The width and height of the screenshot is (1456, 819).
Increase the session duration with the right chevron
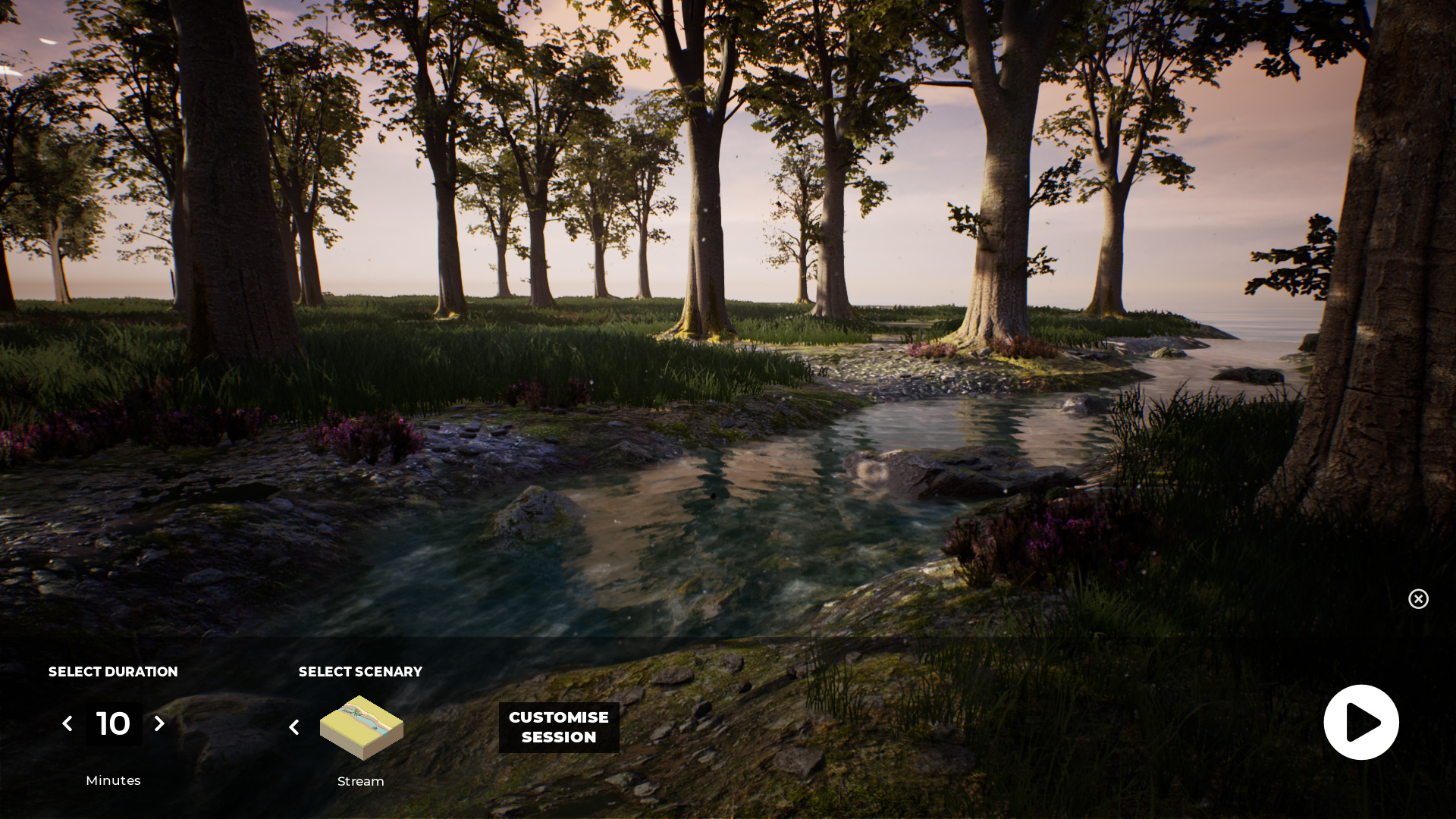[159, 723]
